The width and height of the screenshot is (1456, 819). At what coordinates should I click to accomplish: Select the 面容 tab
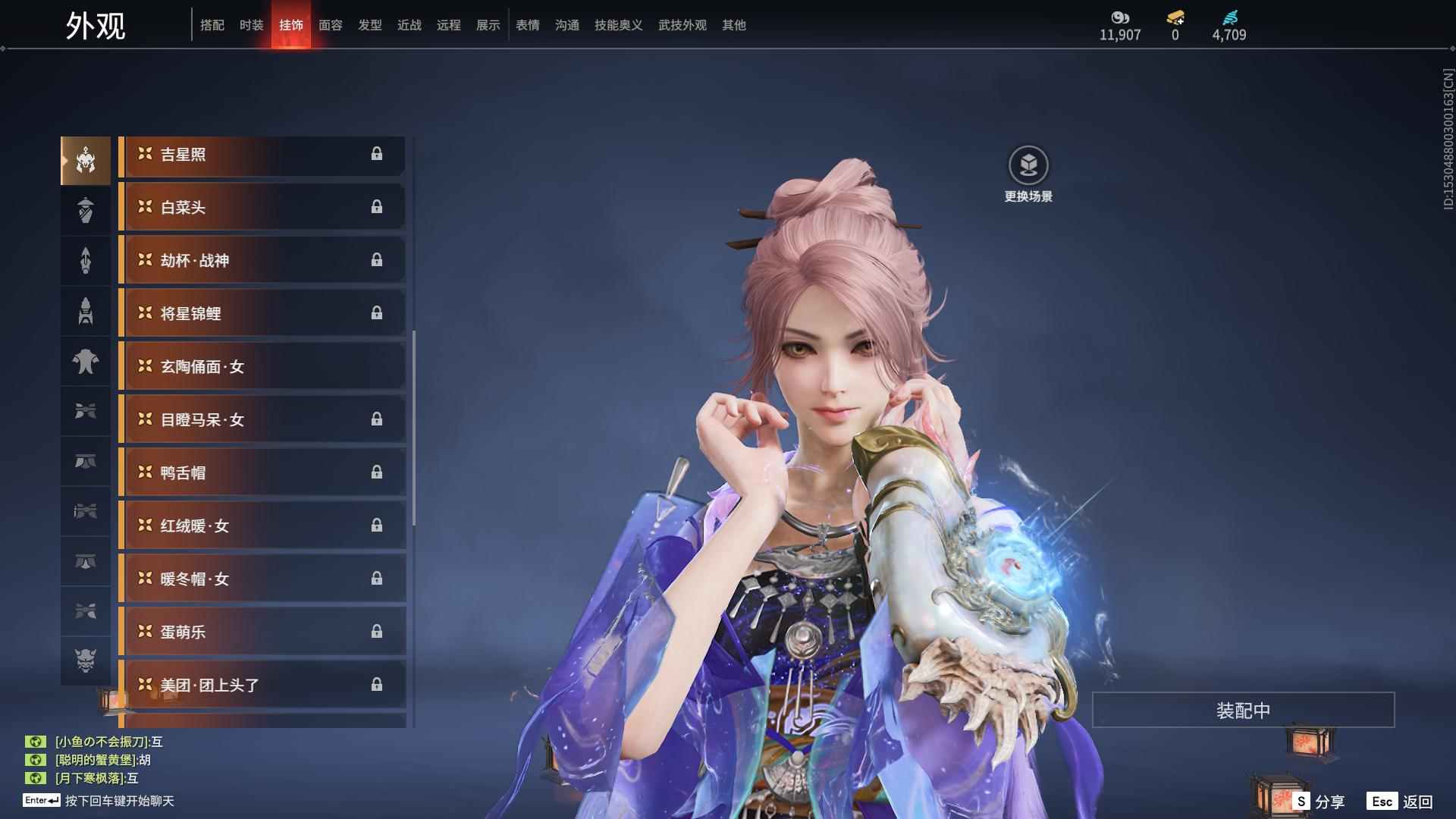point(330,25)
